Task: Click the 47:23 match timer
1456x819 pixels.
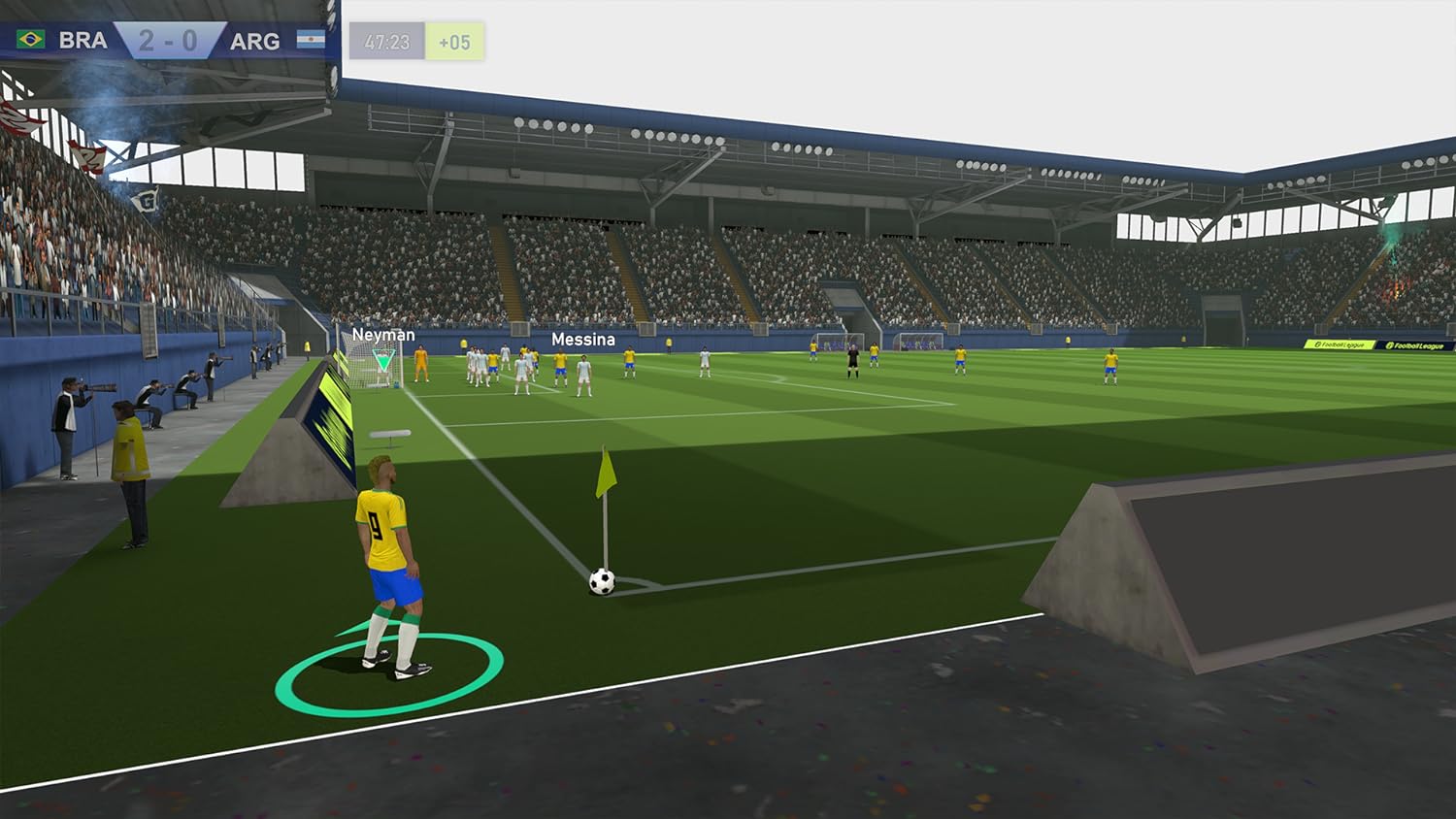Action: pyautogui.click(x=387, y=40)
